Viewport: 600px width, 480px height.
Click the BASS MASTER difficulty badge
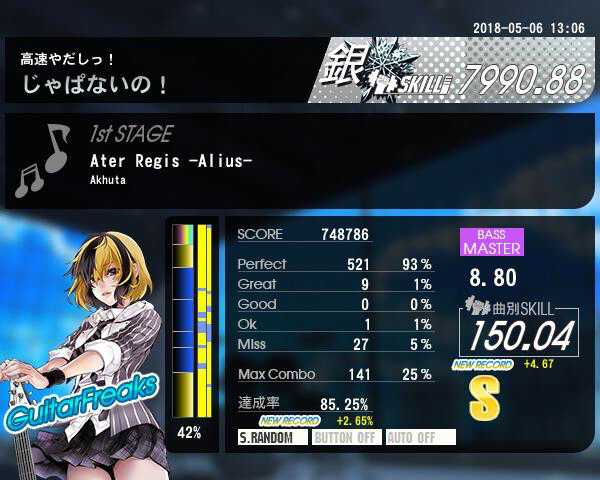point(491,242)
